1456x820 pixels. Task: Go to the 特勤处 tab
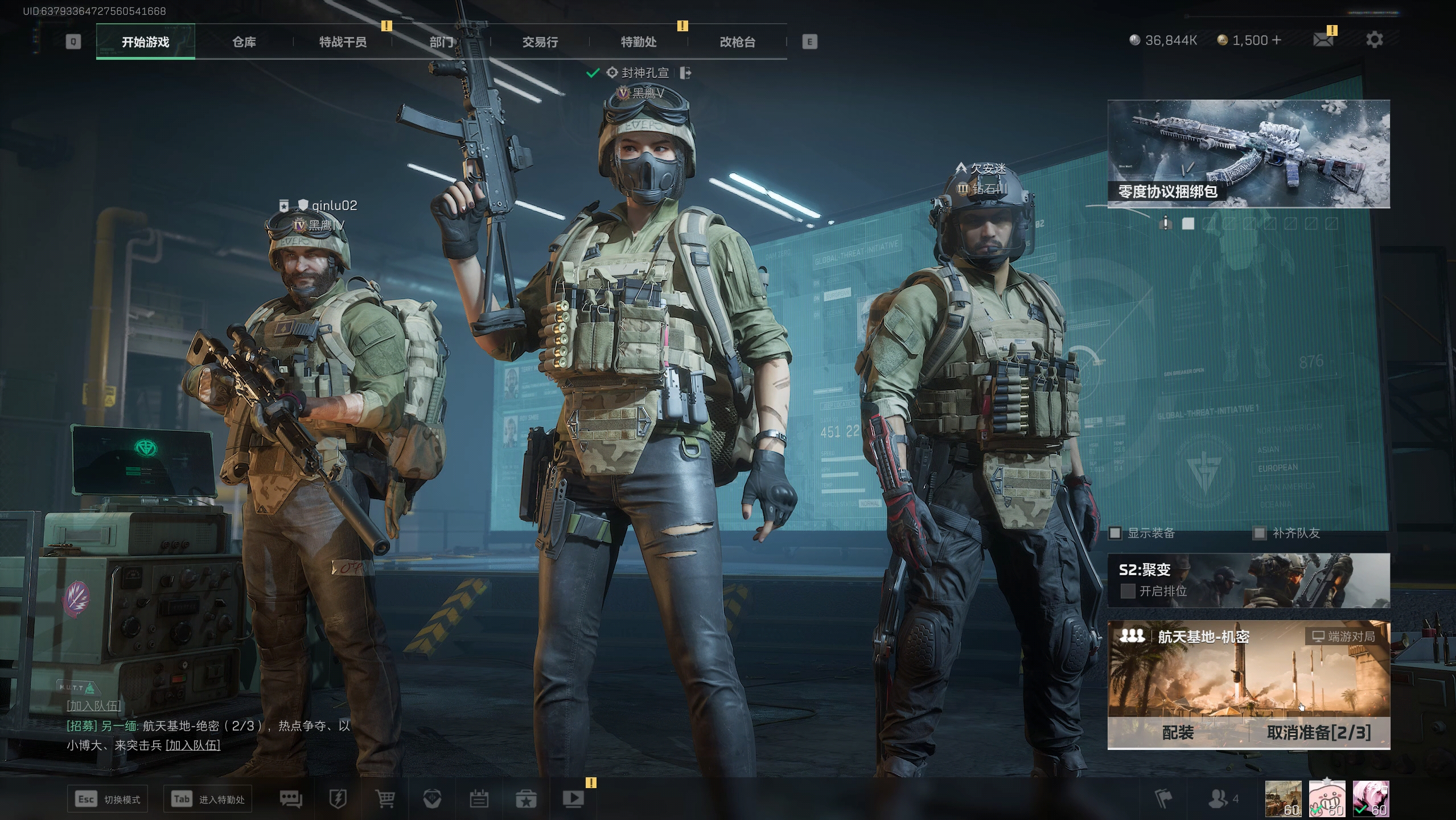tap(639, 42)
